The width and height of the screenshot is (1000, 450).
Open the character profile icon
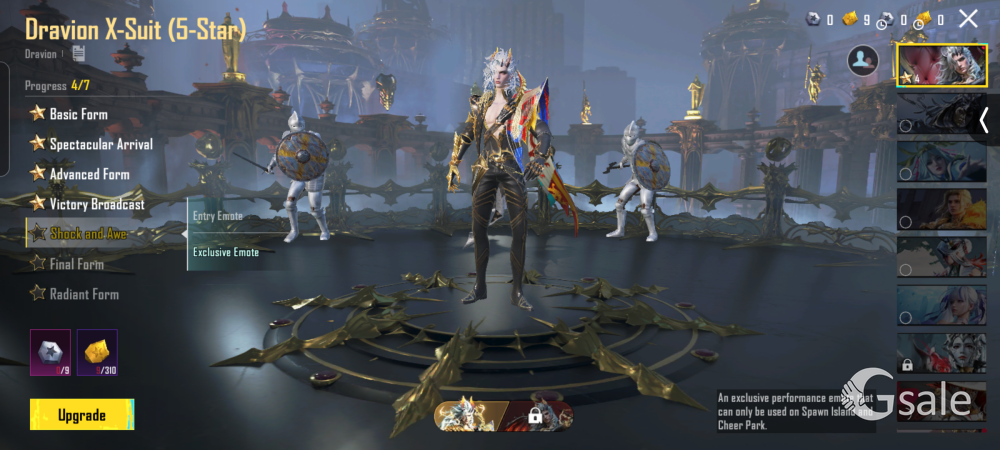tap(862, 61)
